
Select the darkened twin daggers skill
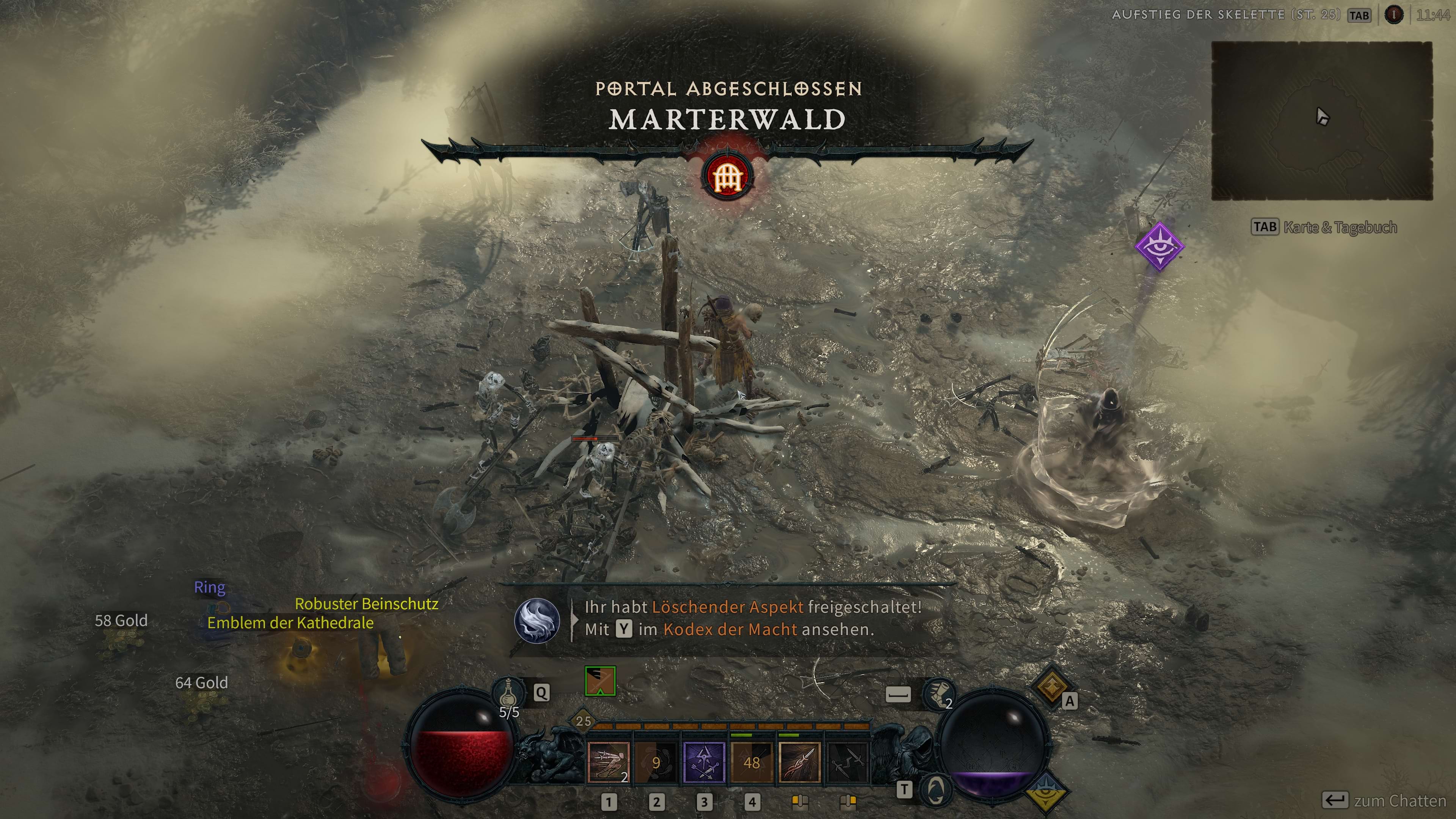point(847,763)
